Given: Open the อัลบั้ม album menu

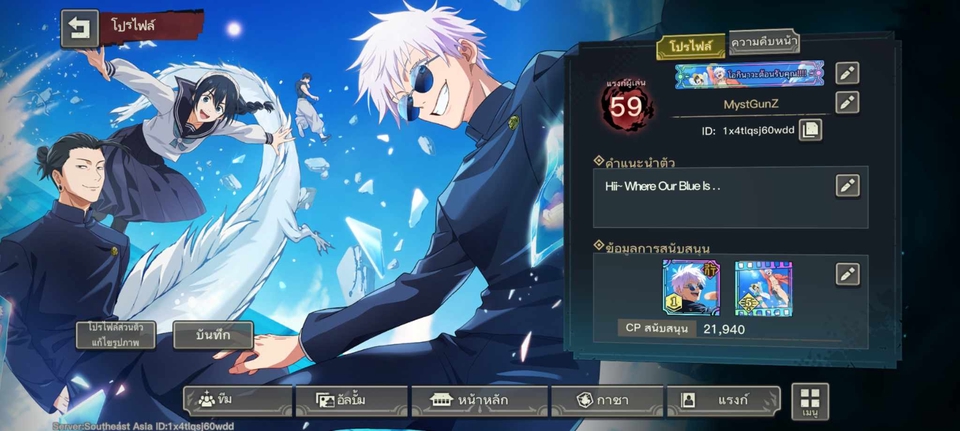Looking at the screenshot, I should click(351, 400).
